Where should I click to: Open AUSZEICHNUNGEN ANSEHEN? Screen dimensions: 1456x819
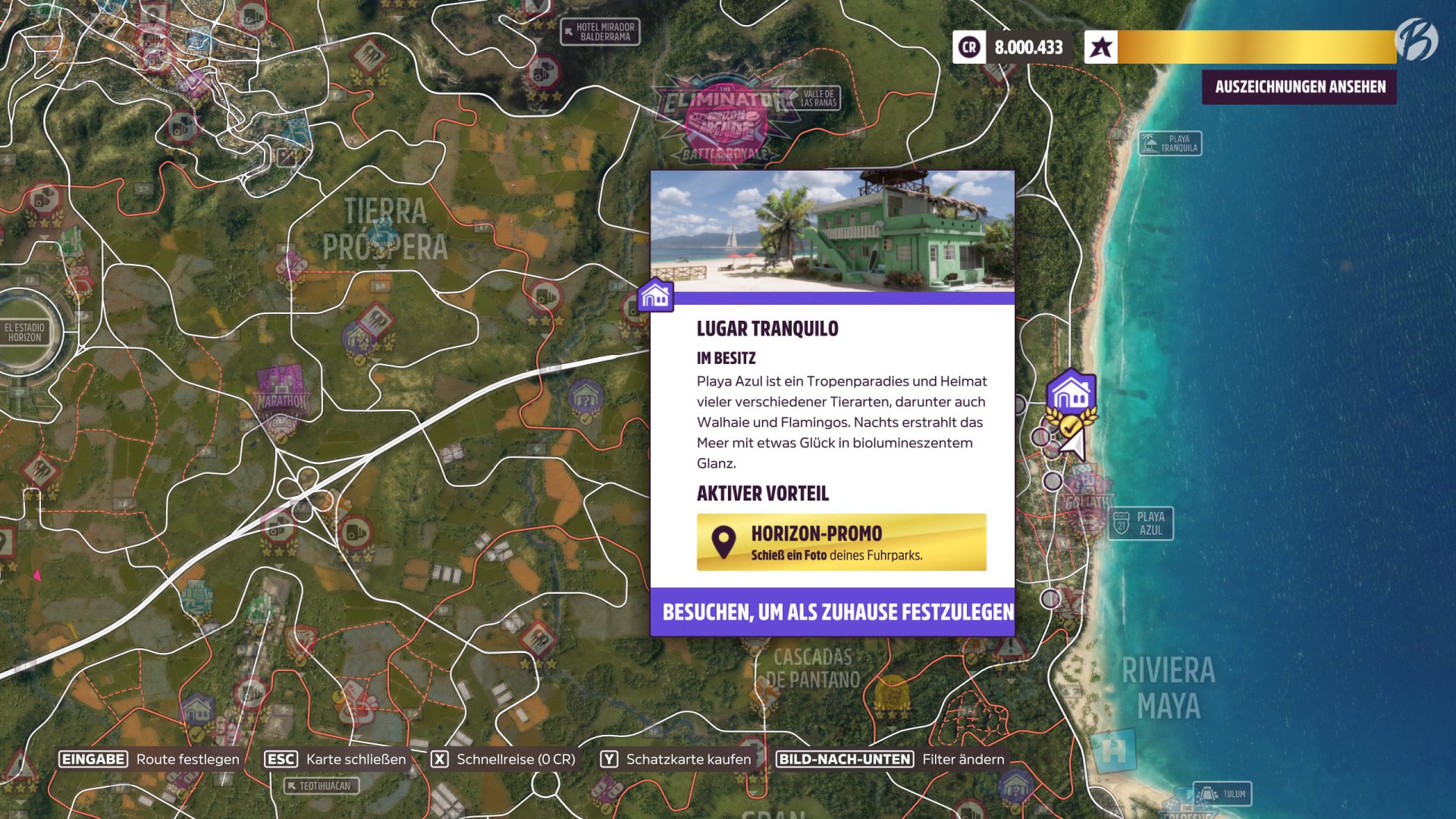1299,86
